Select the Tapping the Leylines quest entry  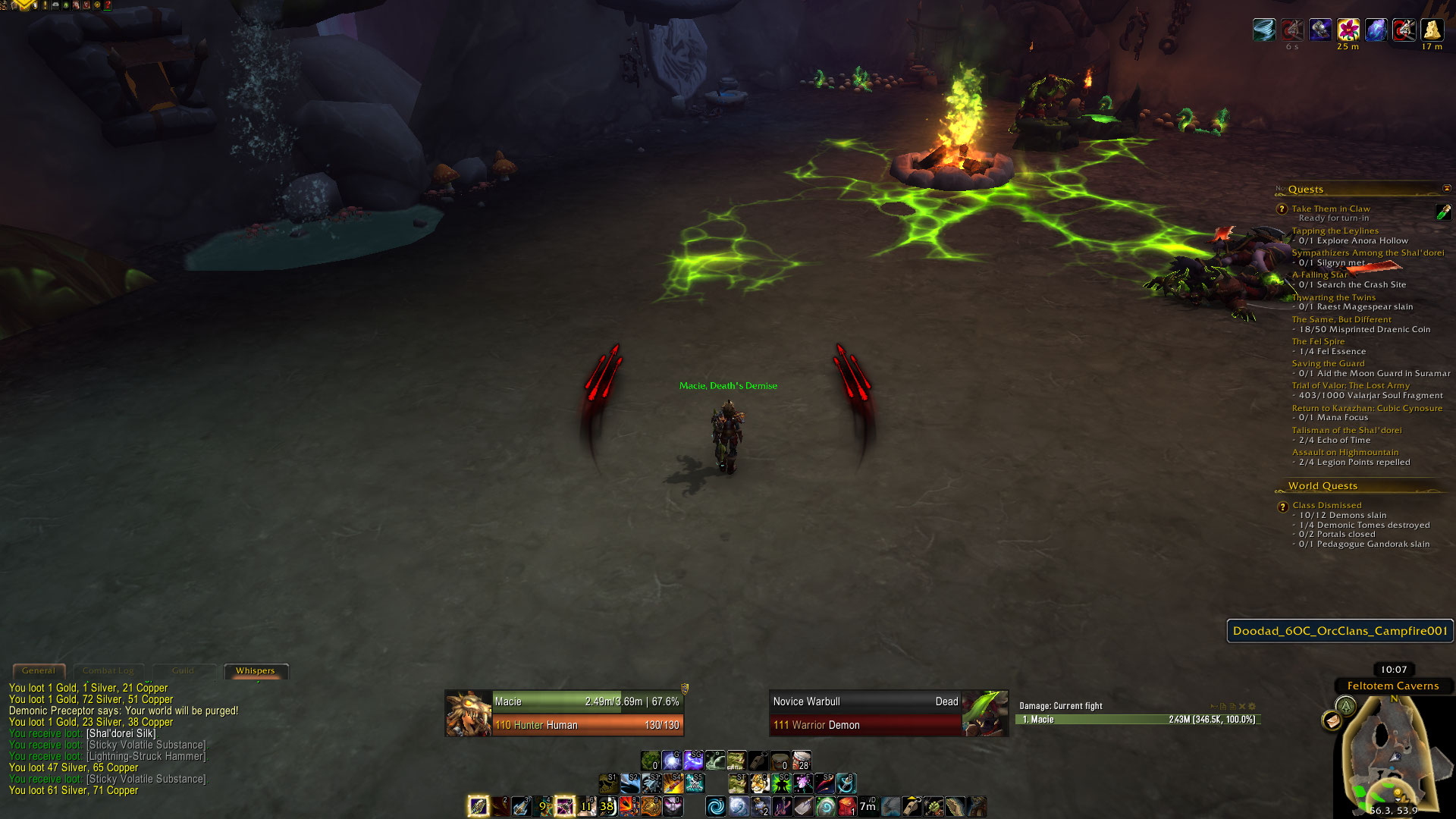click(1335, 231)
